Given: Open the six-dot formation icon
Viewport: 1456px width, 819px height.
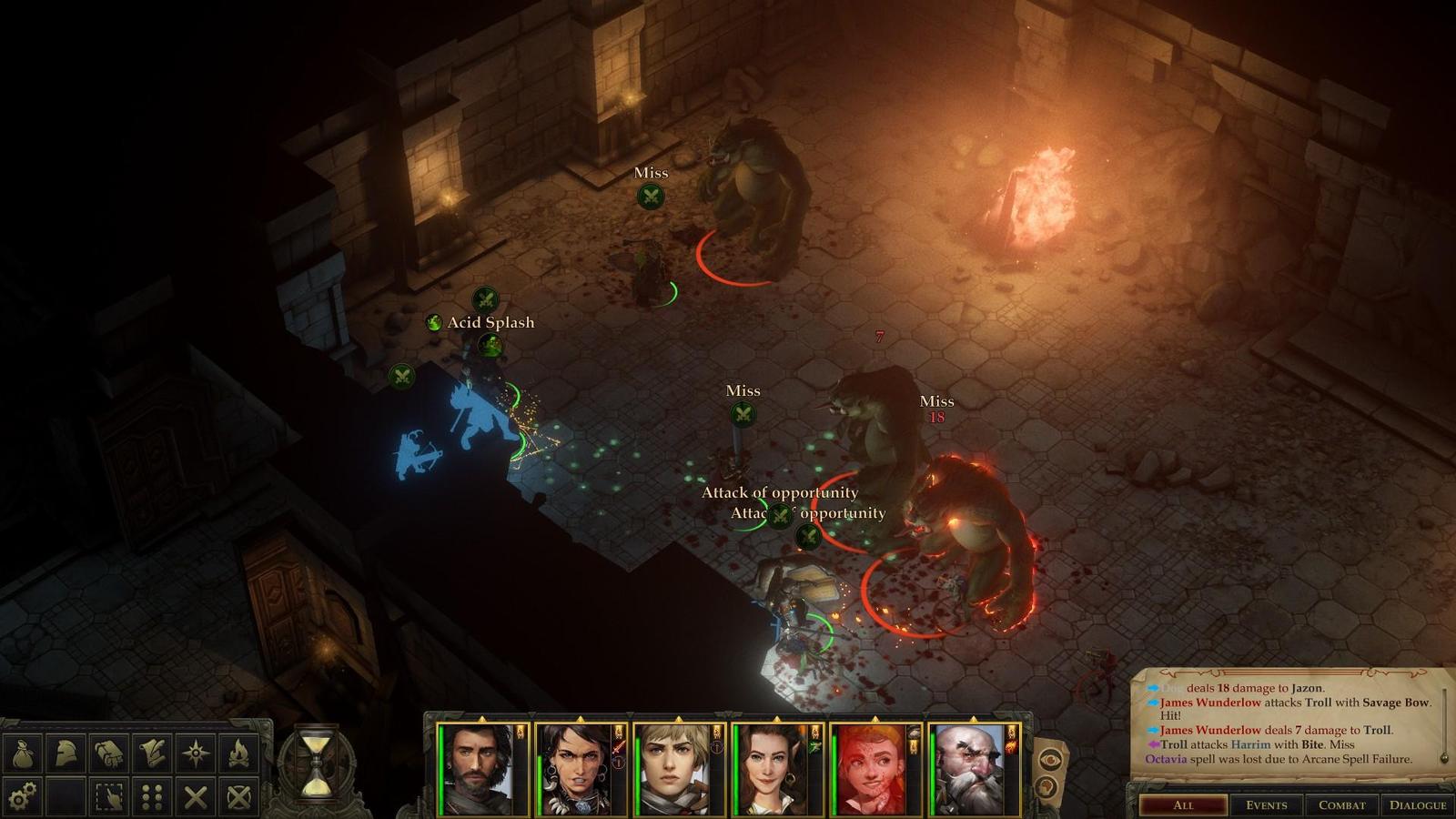Looking at the screenshot, I should [152, 797].
